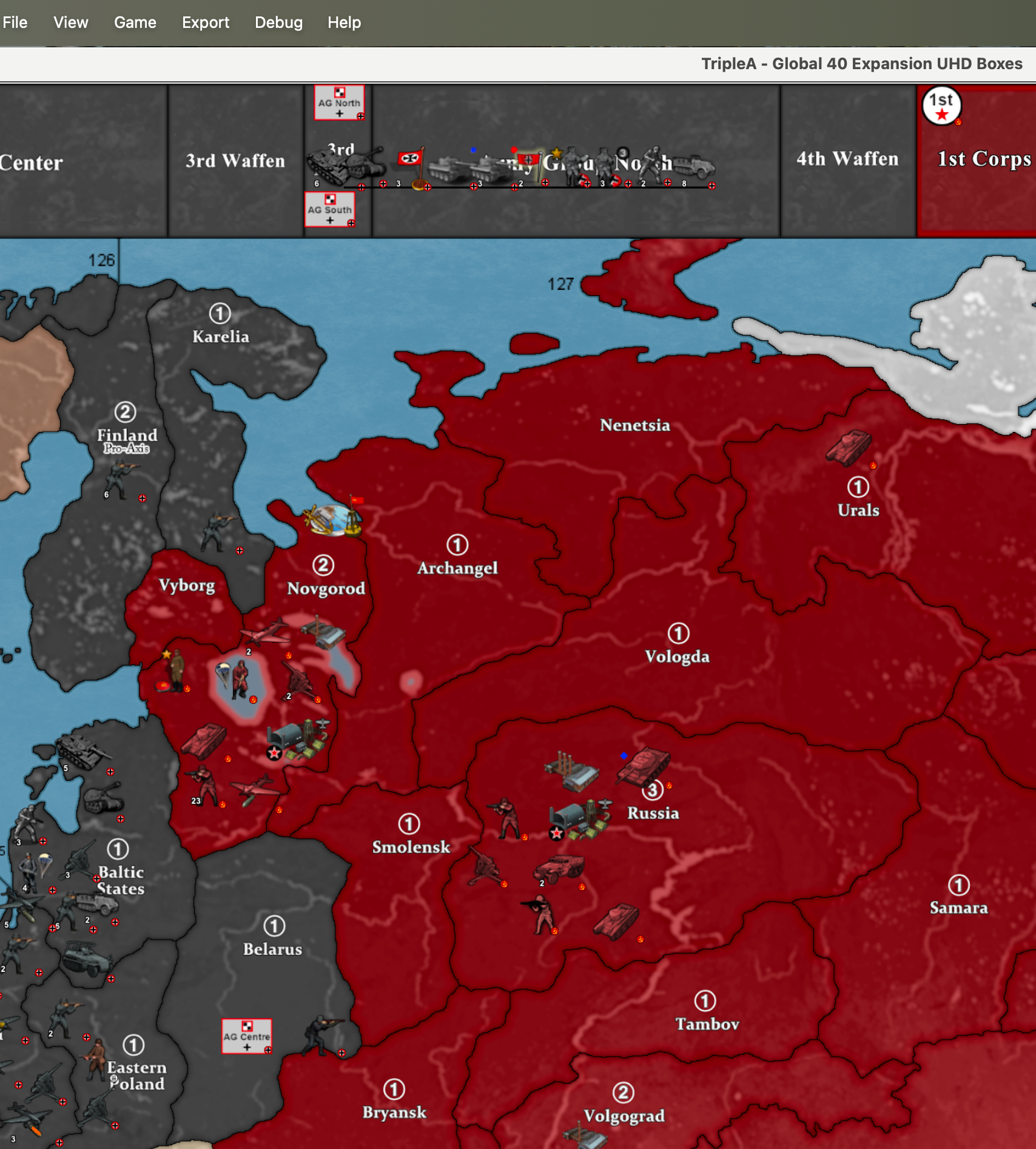The width and height of the screenshot is (1036, 1149).
Task: Click the AG Centre marker in Belarus
Action: click(246, 1036)
